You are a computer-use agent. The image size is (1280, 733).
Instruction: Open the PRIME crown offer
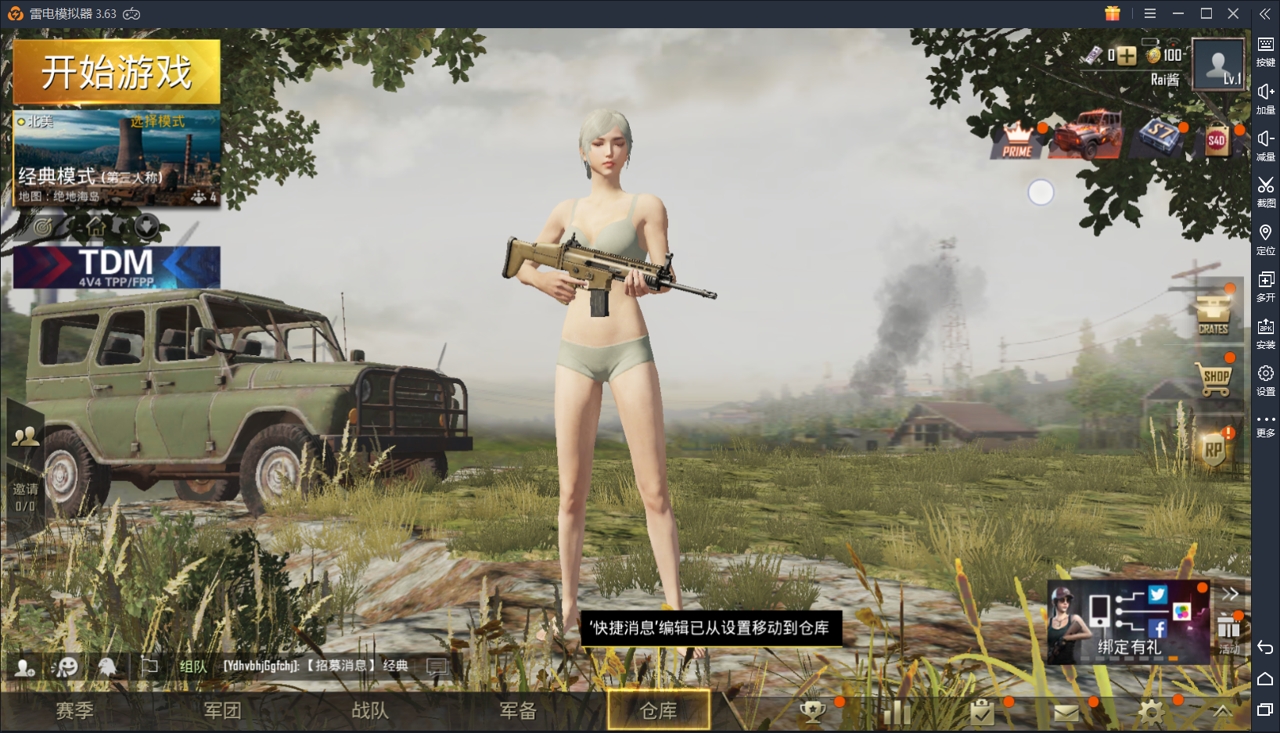(x=1017, y=140)
